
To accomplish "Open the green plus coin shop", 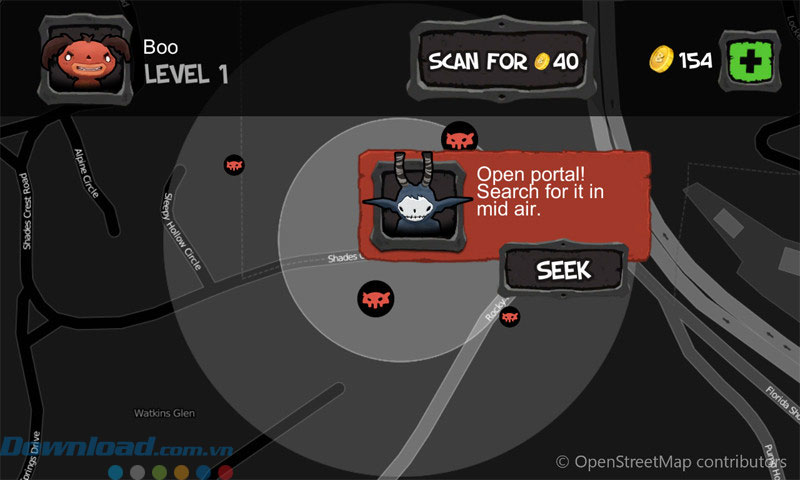I will click(752, 60).
